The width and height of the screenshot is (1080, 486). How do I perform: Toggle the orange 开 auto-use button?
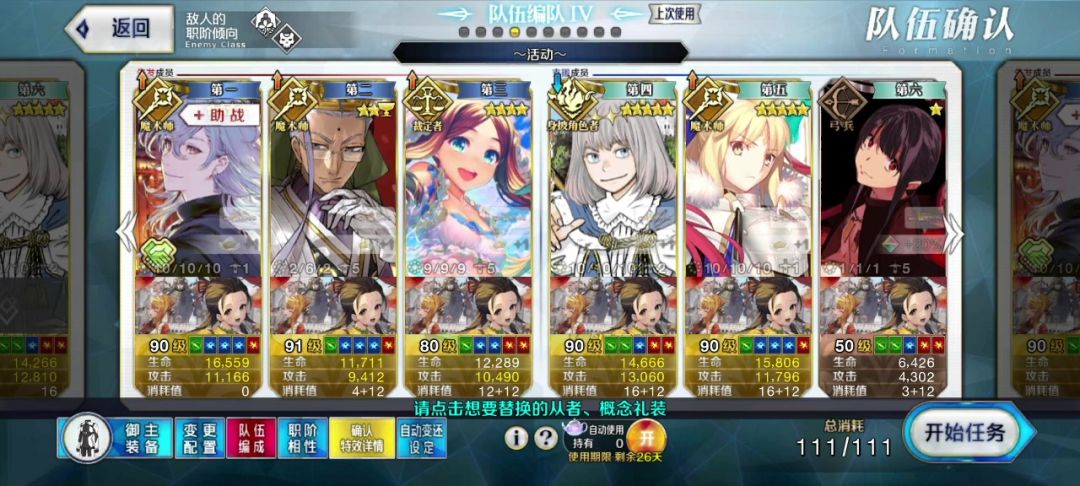tap(646, 437)
